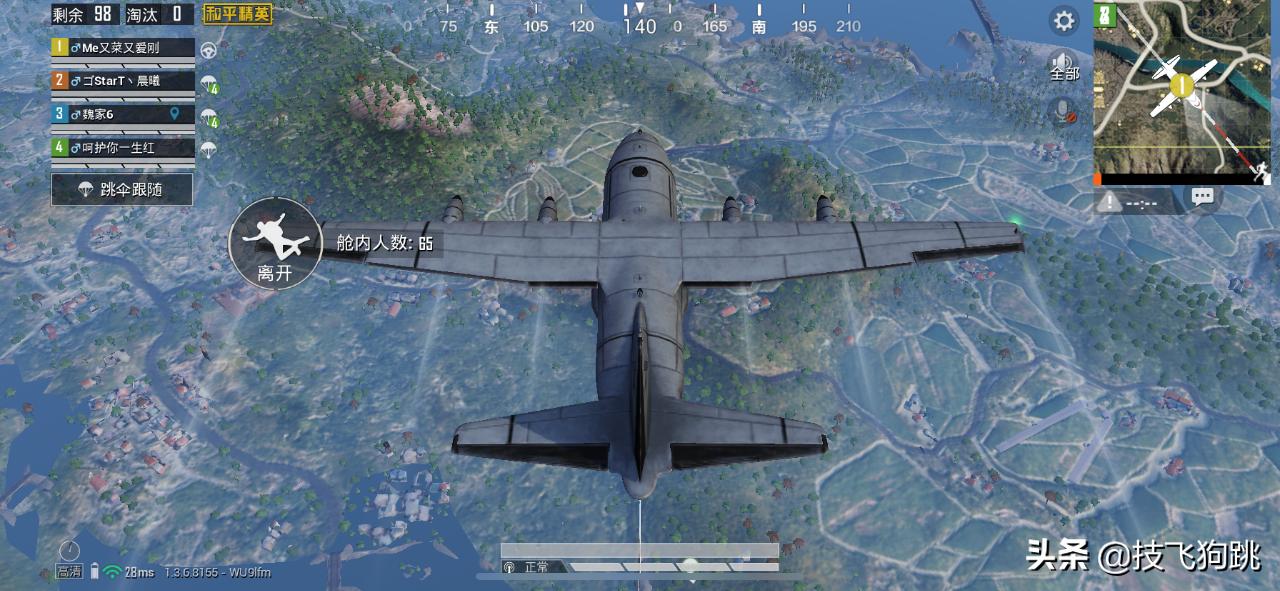Image resolution: width=1280 pixels, height=591 pixels.
Task: Toggle the 全部 voice speaker channel
Action: coord(1064,65)
